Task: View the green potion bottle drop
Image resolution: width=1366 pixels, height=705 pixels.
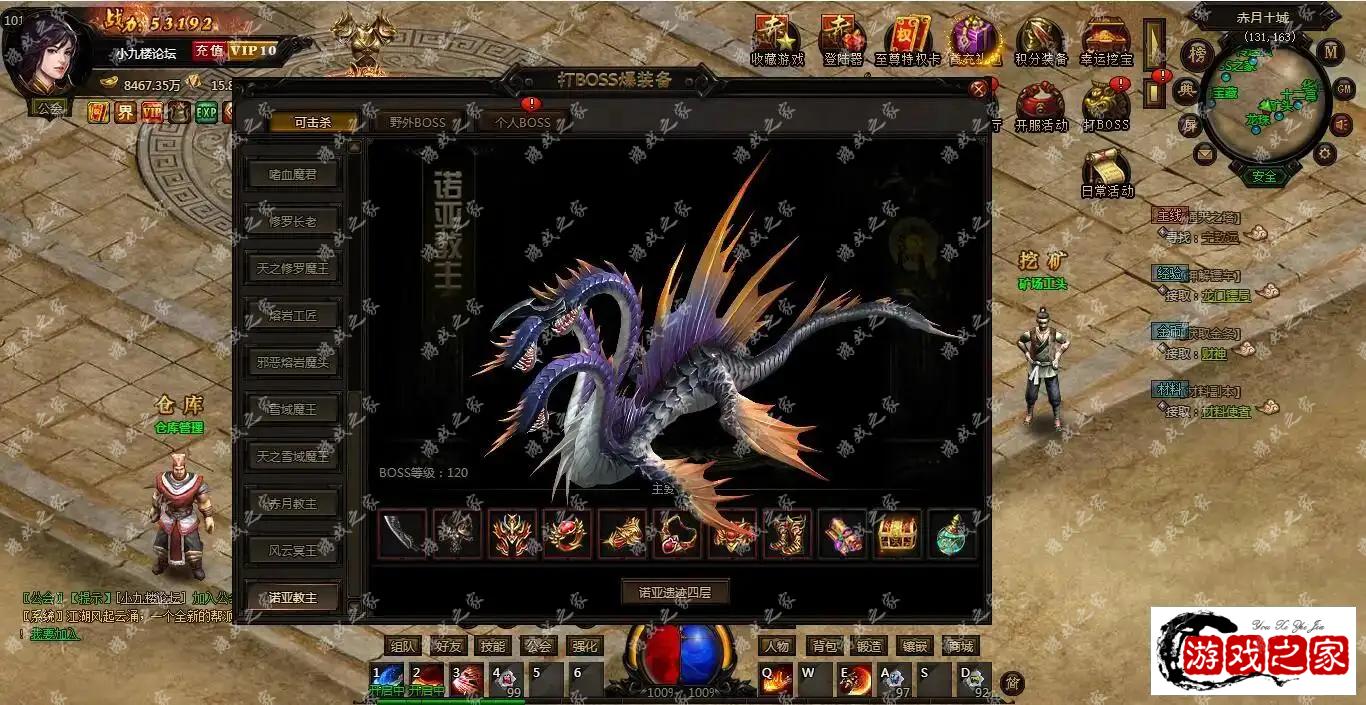Action: (951, 535)
